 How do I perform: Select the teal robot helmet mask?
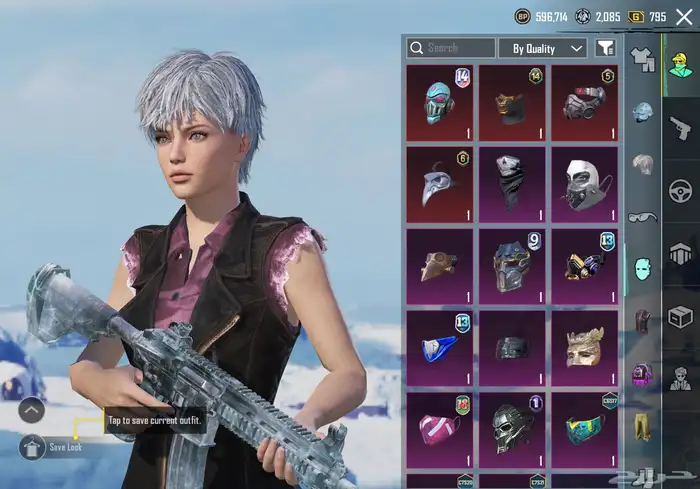click(x=440, y=101)
